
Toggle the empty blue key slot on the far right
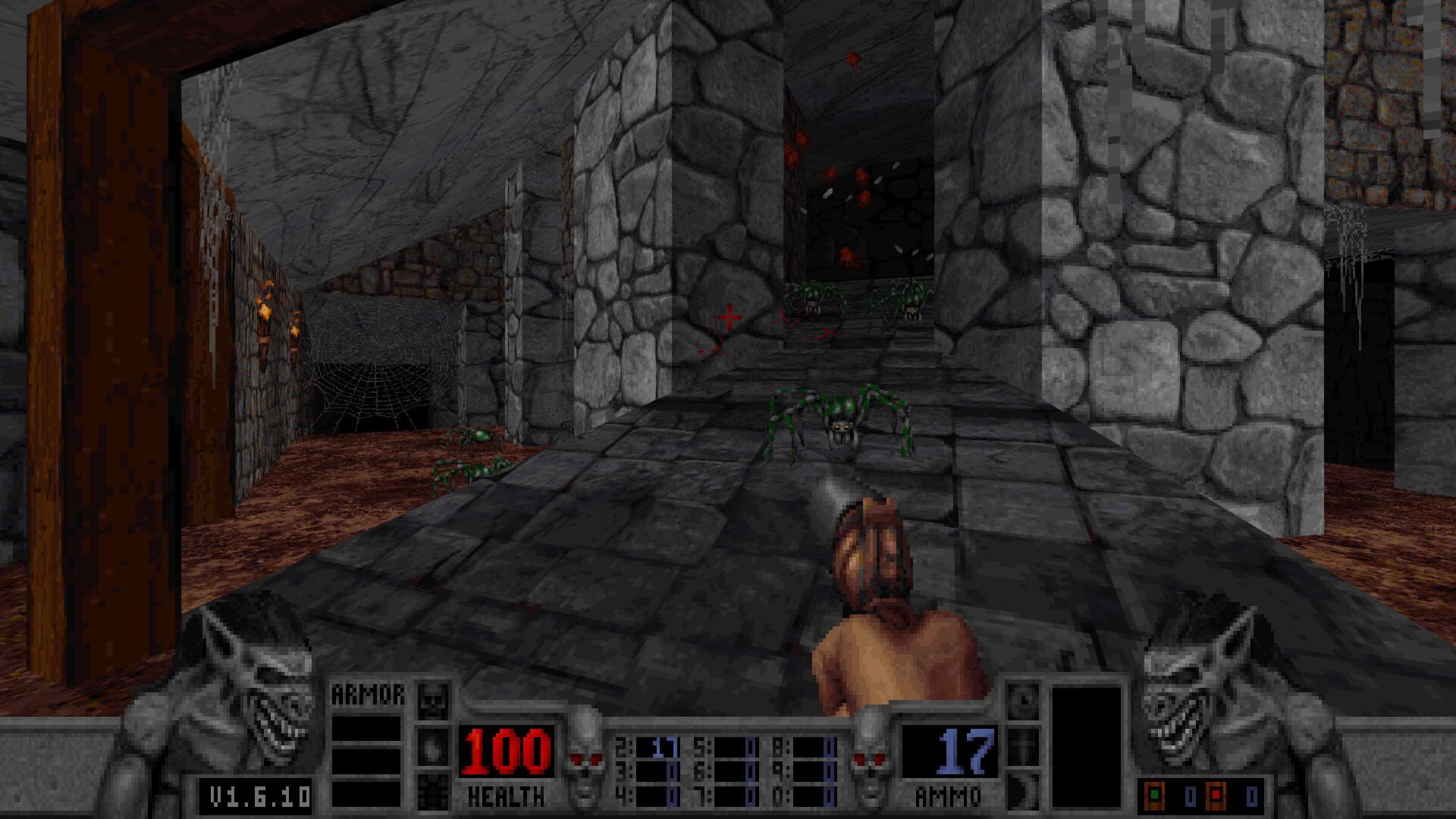[1252, 796]
